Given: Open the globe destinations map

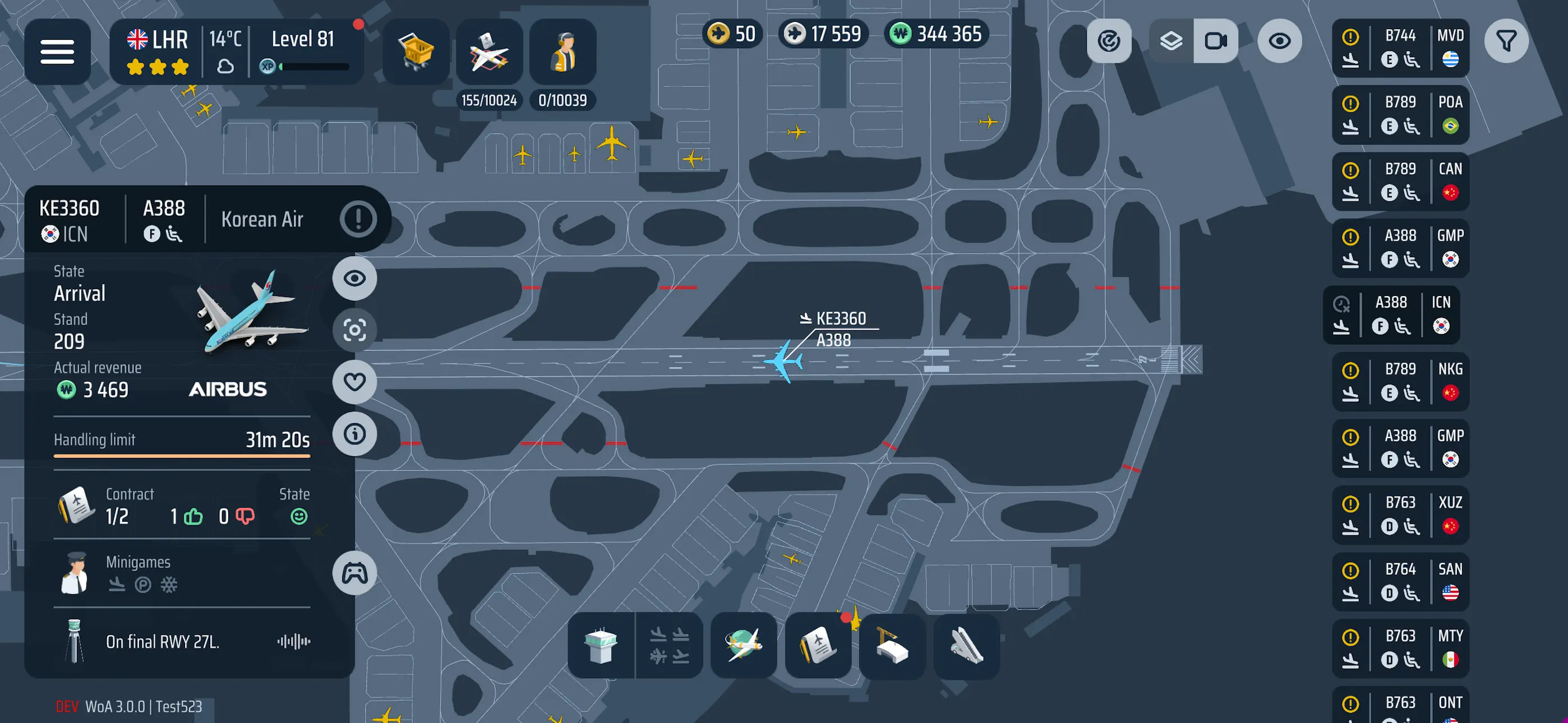Looking at the screenshot, I should 743,646.
